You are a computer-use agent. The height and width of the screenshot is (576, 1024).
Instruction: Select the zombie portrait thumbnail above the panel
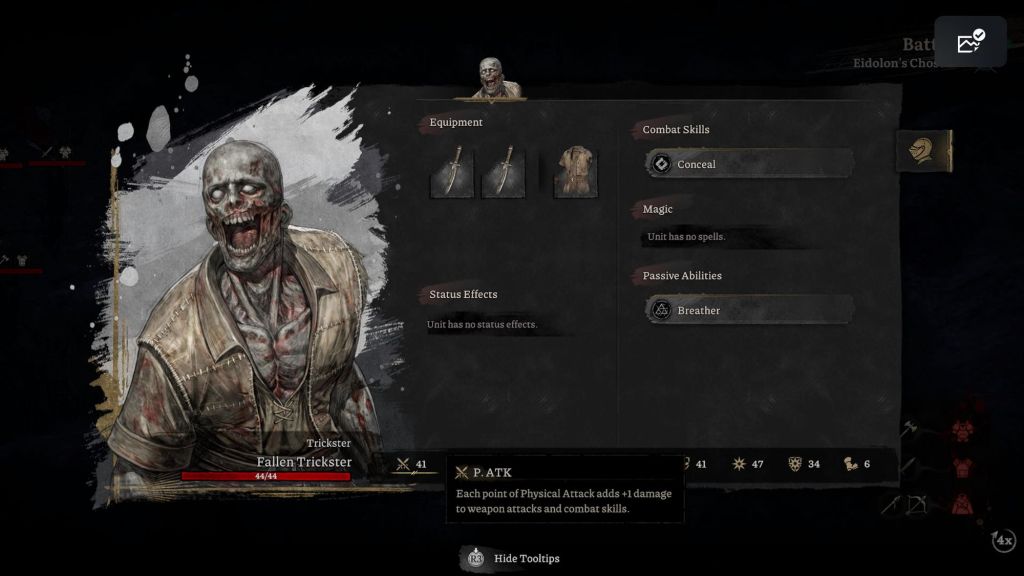[x=490, y=78]
